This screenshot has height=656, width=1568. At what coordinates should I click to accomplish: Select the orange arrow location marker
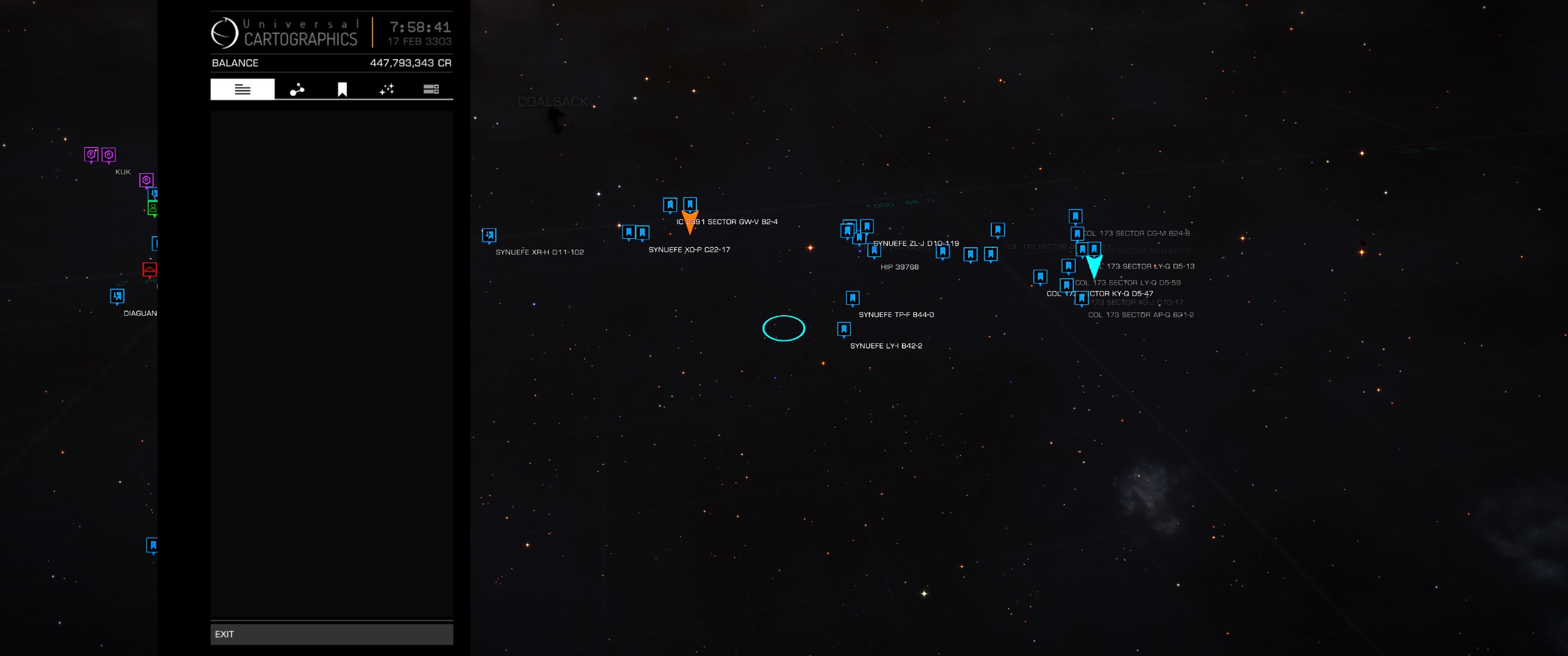pyautogui.click(x=690, y=223)
